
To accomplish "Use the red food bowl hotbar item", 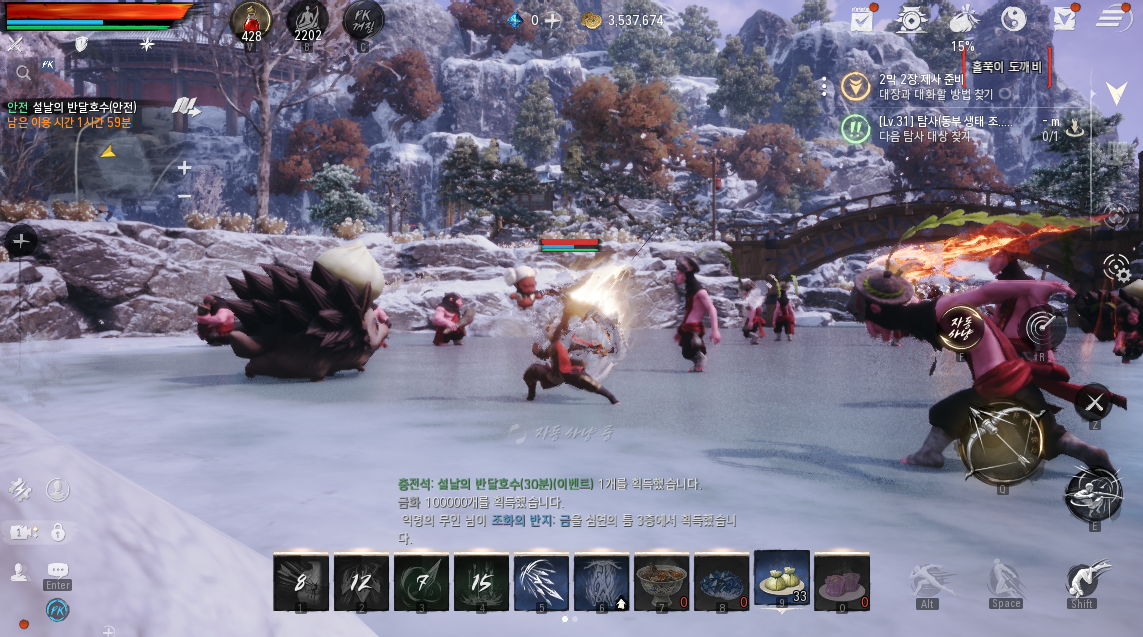I will 661,581.
